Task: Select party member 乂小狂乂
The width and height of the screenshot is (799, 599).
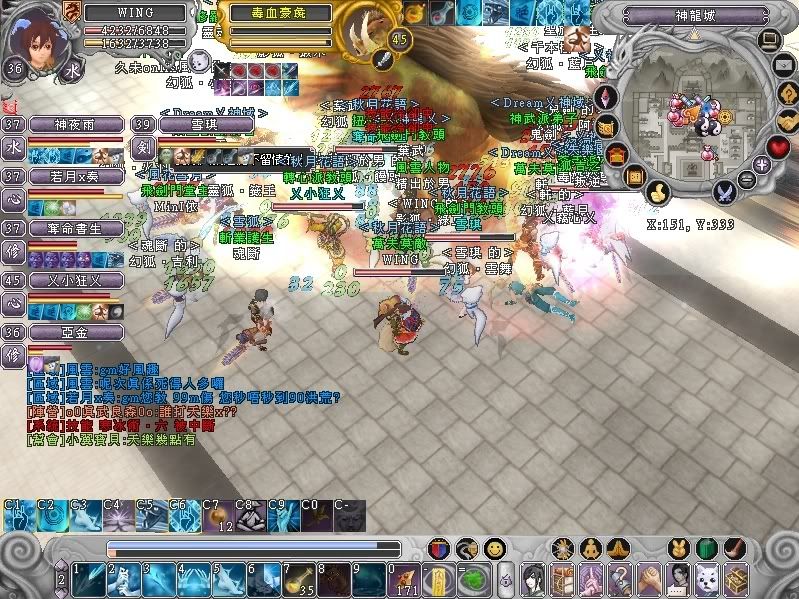Action: [74, 280]
